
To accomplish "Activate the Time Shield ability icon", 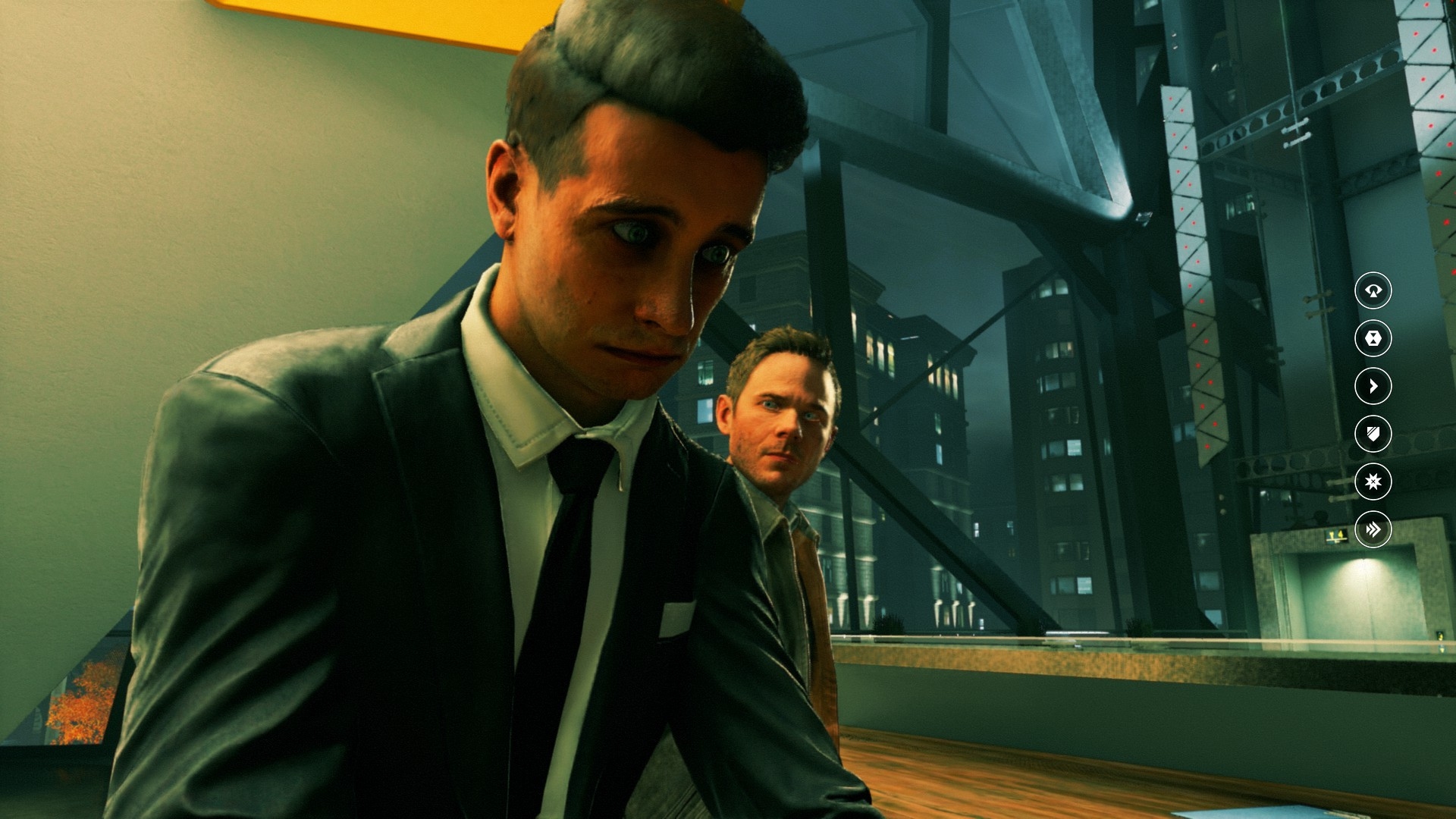I will pyautogui.click(x=1373, y=434).
